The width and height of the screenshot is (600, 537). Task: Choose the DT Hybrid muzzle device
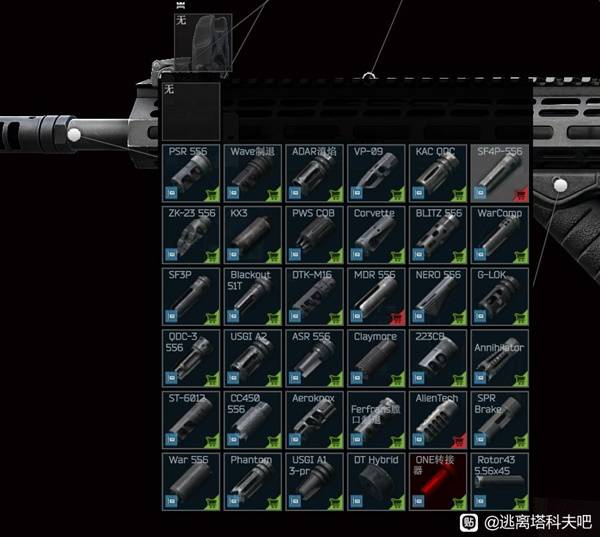pos(376,482)
